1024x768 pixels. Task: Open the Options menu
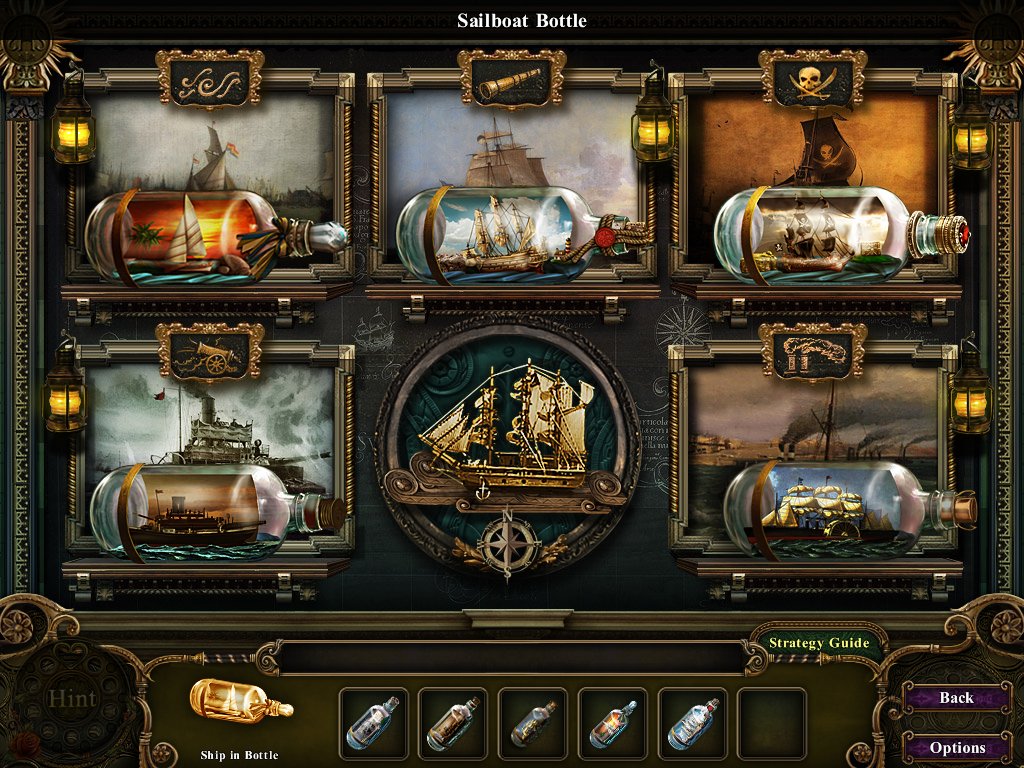coord(956,747)
